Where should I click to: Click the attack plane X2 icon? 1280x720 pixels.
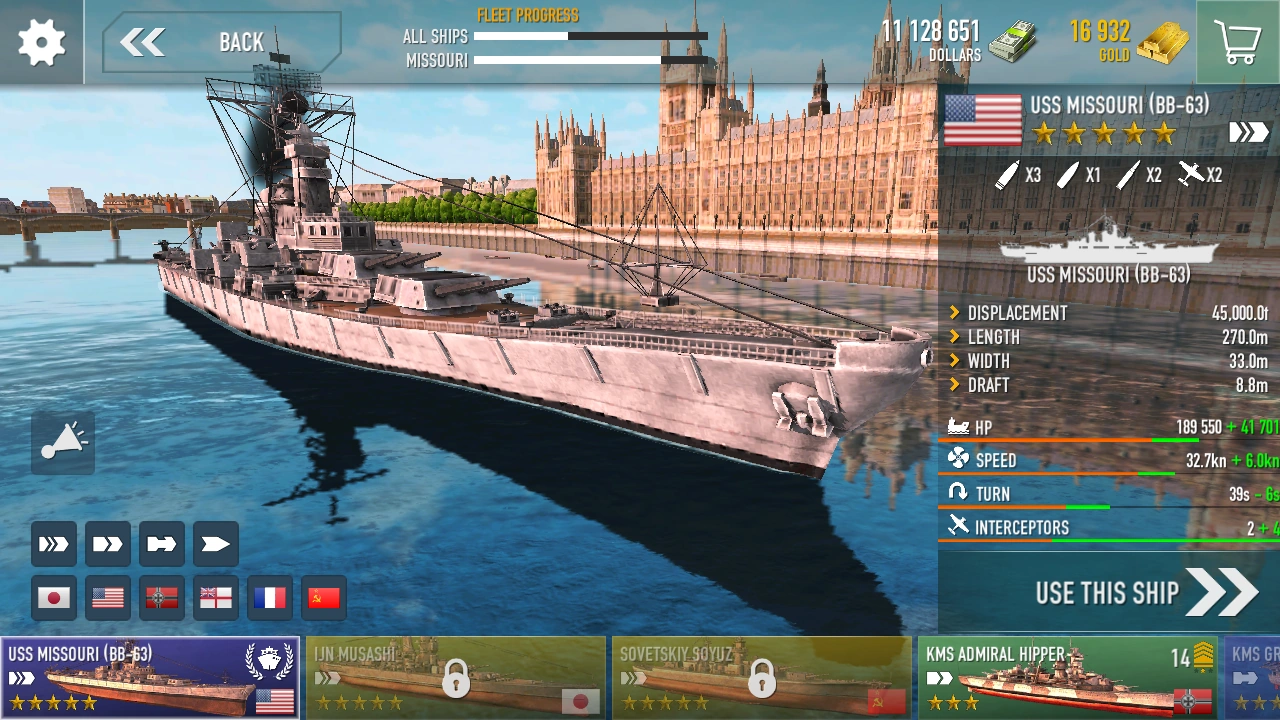point(1190,175)
